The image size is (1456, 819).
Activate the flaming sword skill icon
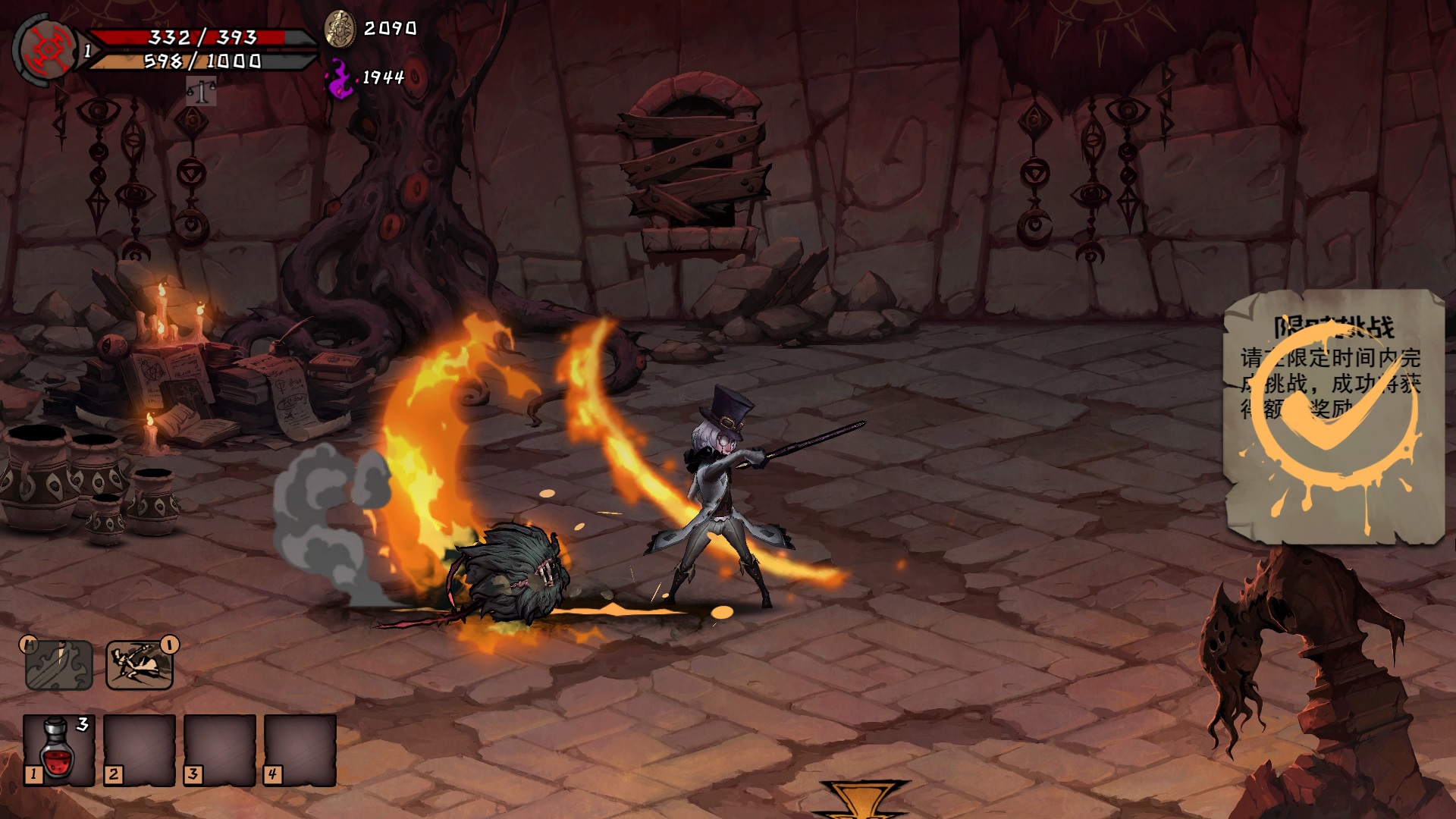(59, 665)
